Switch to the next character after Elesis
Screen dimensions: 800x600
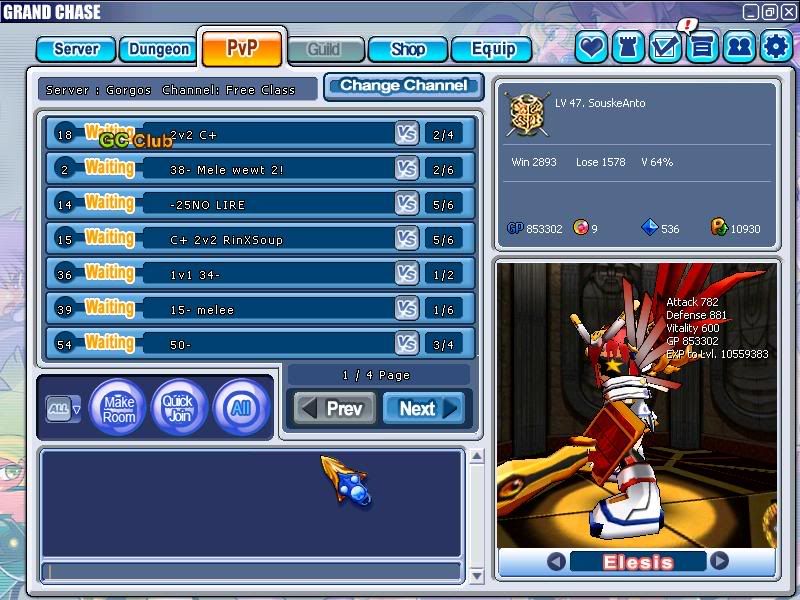coord(719,562)
